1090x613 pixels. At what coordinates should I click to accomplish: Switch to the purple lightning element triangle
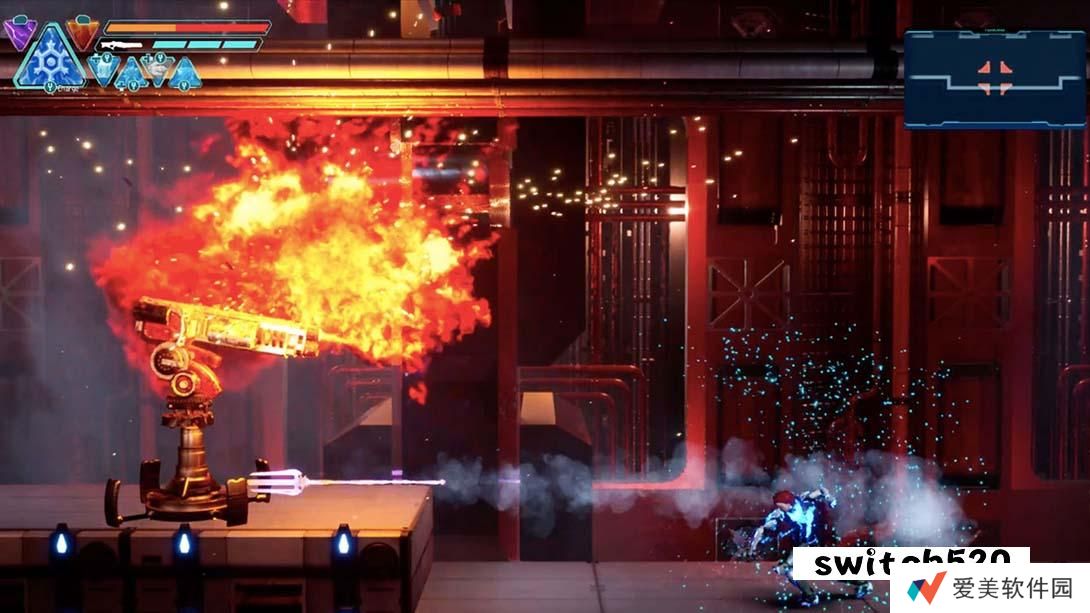point(19,33)
